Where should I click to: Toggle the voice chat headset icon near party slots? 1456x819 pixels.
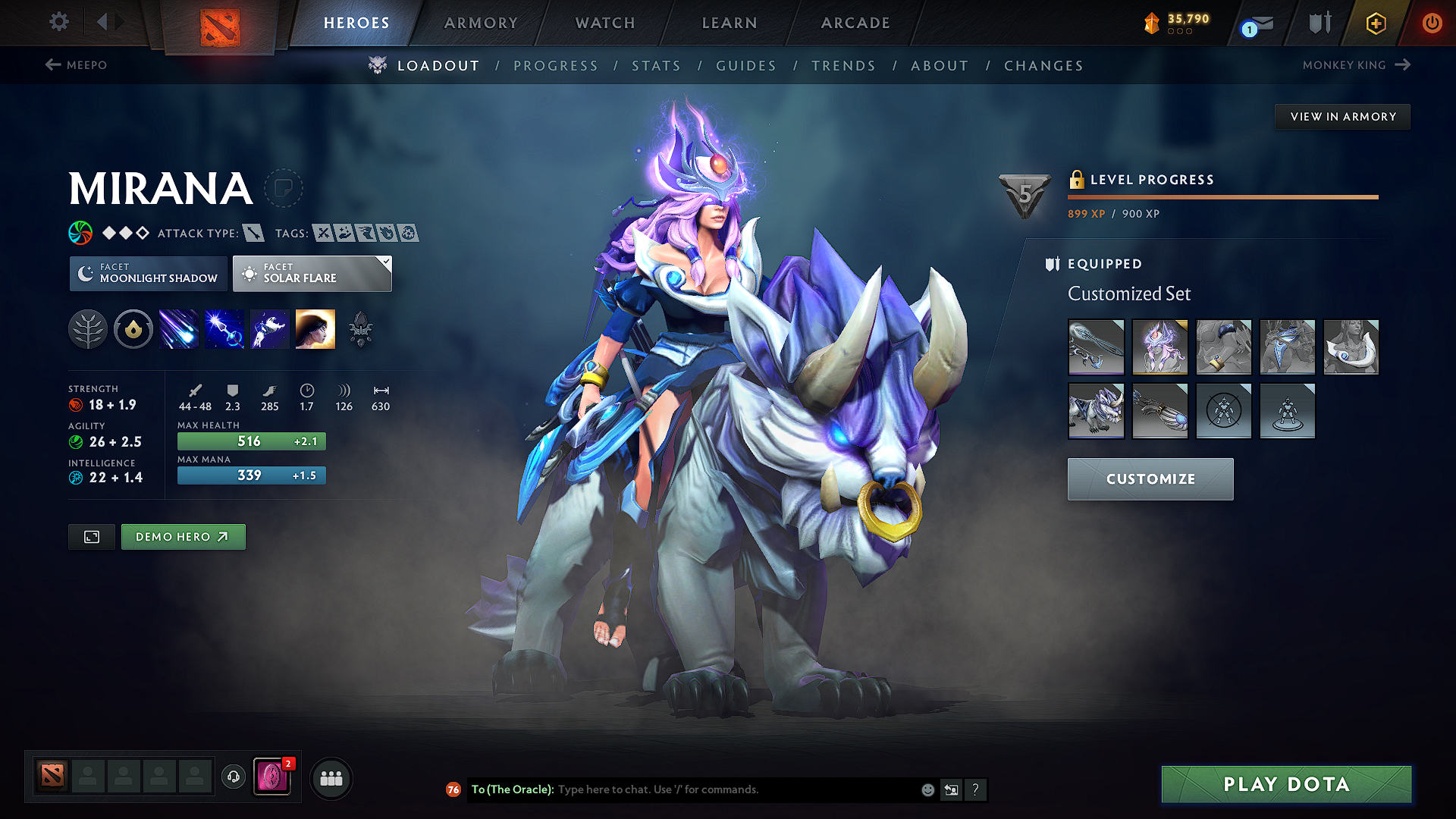tap(233, 777)
